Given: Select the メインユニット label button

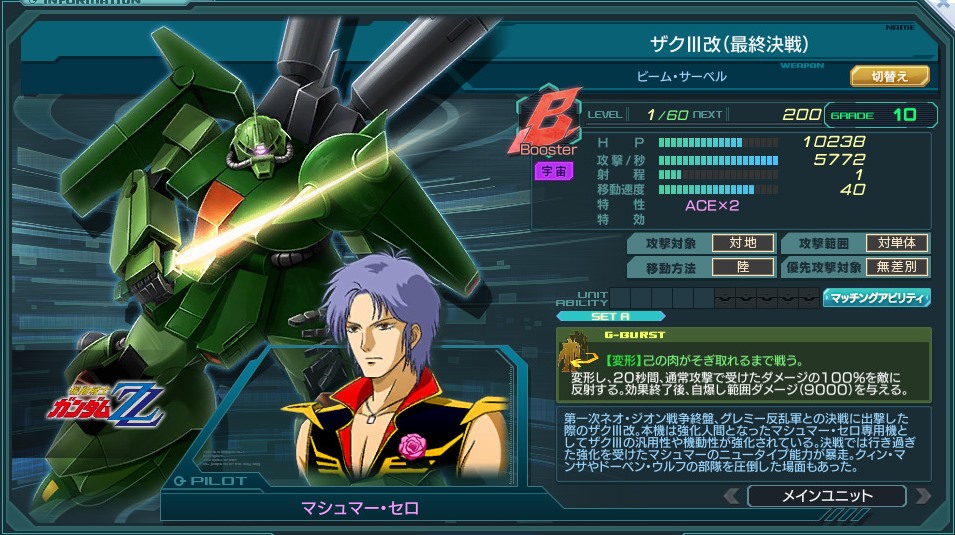Looking at the screenshot, I should [826, 495].
